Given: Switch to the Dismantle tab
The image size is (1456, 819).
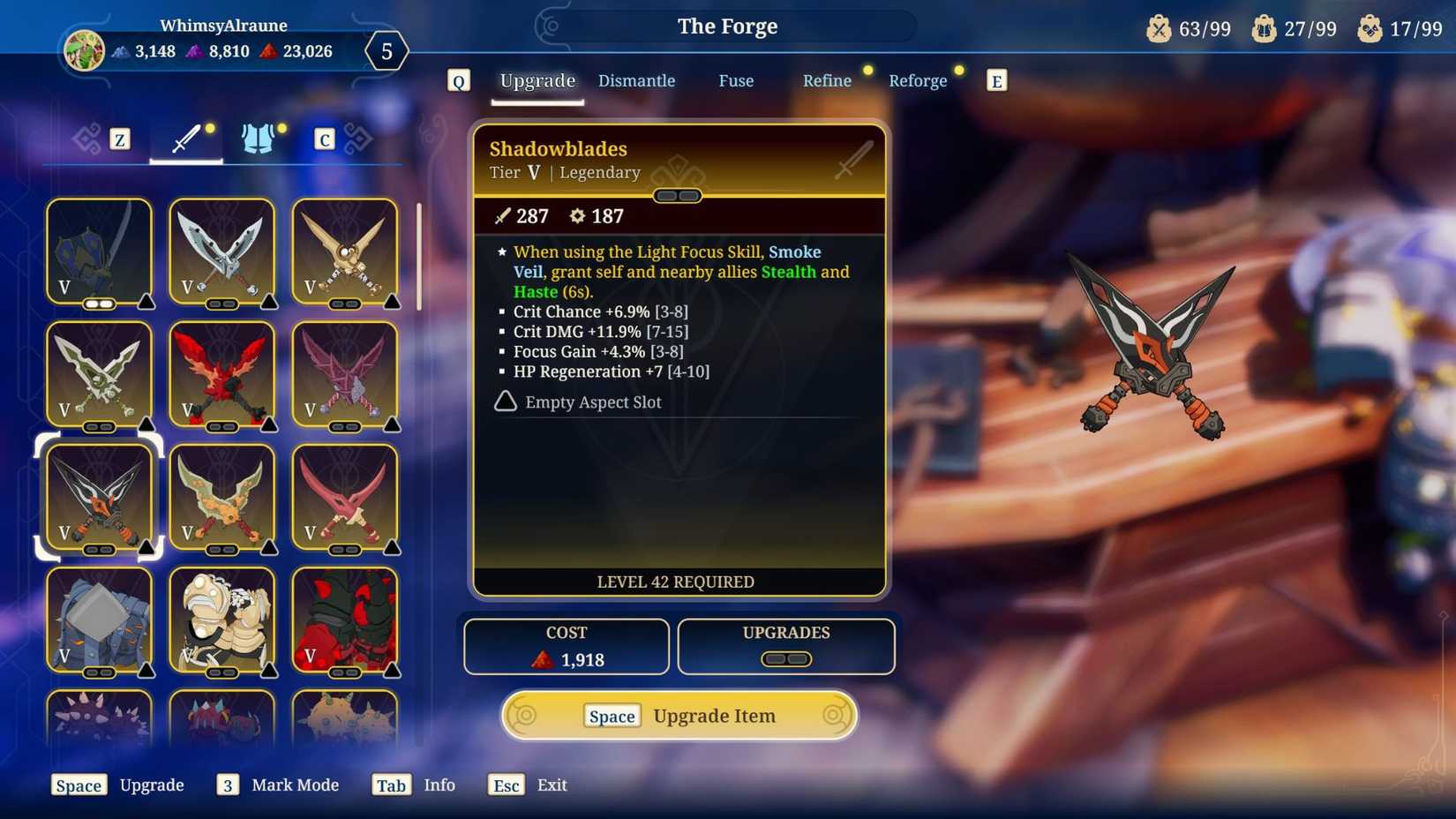Looking at the screenshot, I should (x=636, y=80).
